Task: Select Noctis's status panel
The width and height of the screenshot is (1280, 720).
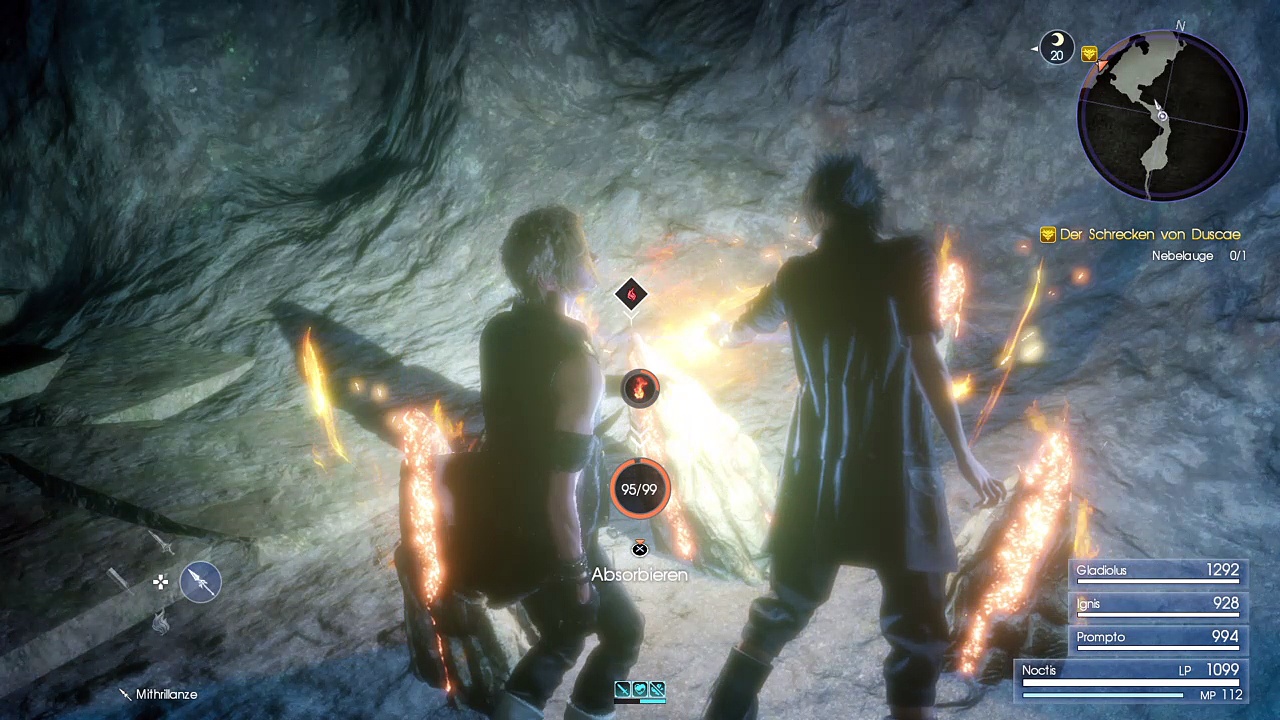Action: [1130, 680]
